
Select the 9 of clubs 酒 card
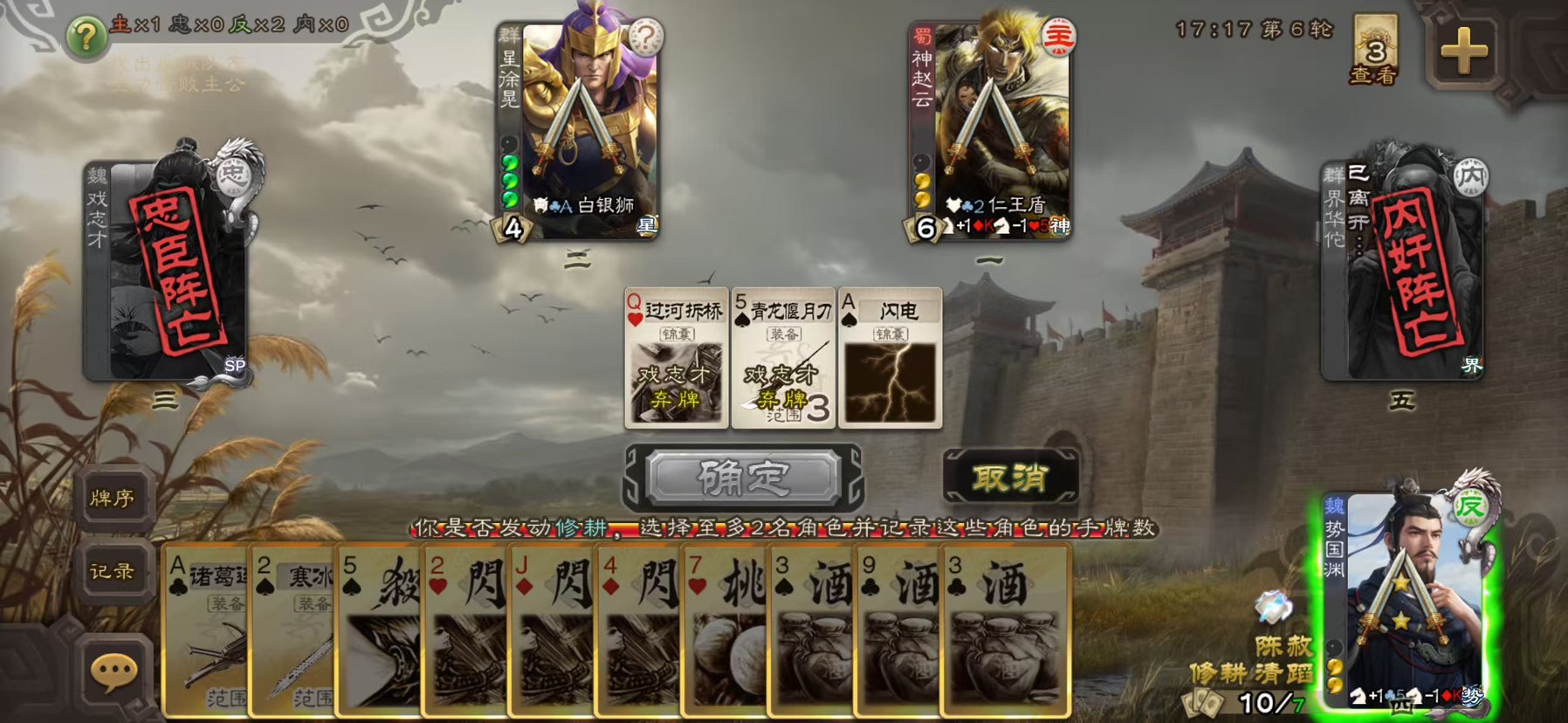click(x=896, y=629)
